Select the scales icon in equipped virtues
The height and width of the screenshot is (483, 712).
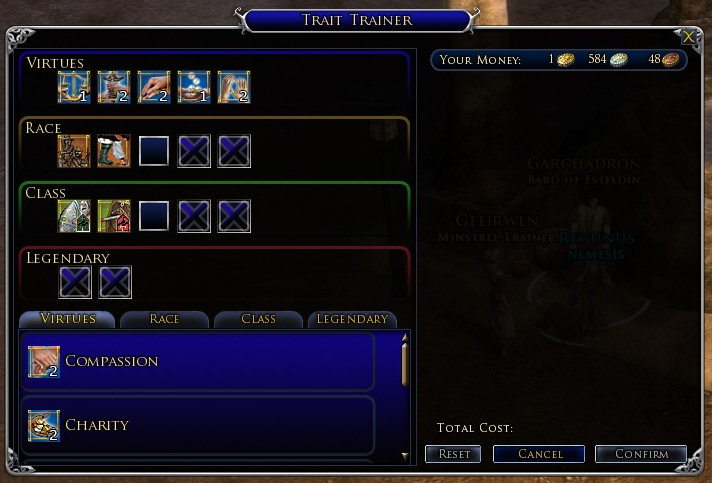tap(74, 87)
